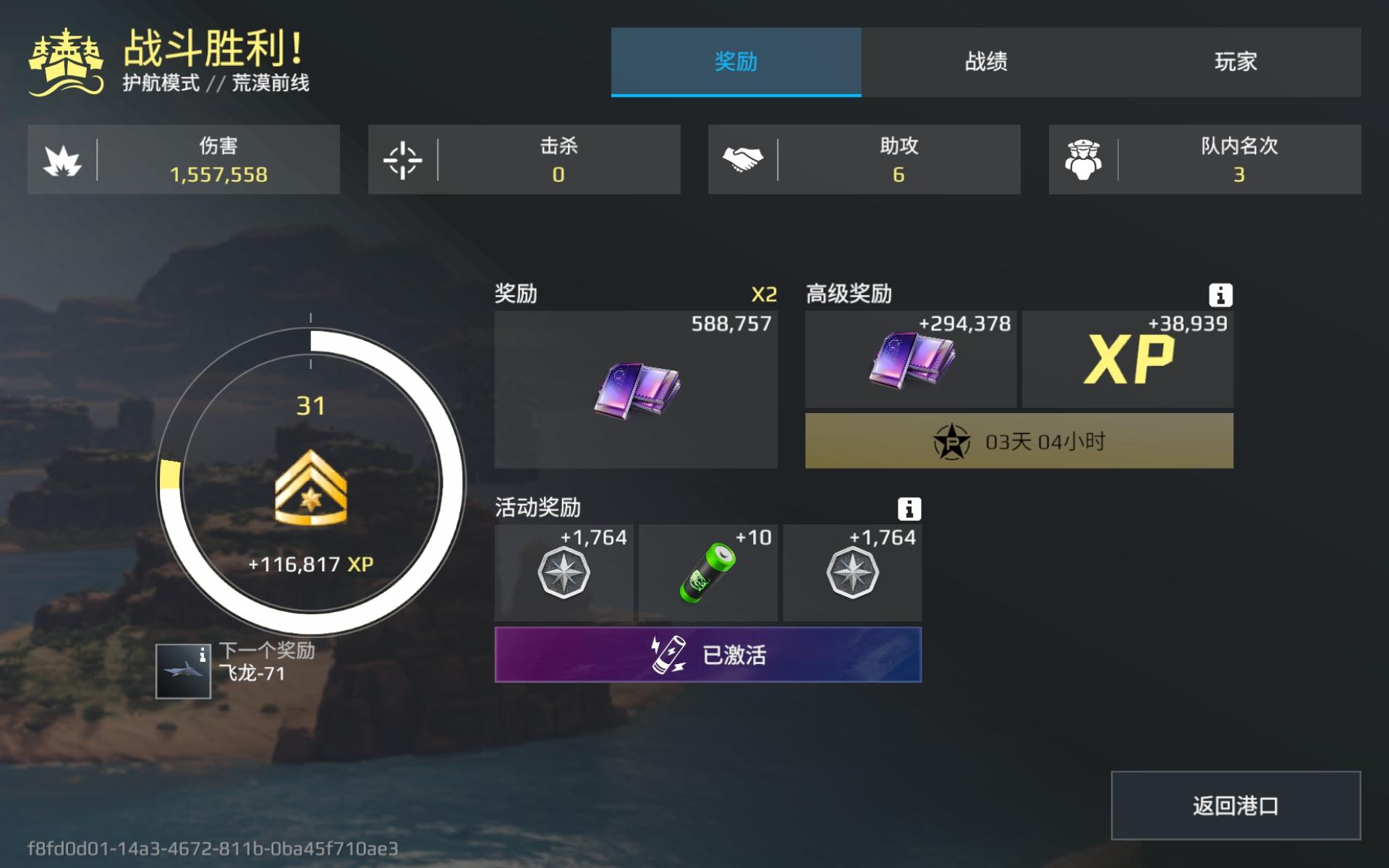Expand the X2 reward multiplier details
1389x868 pixels.
(763, 294)
